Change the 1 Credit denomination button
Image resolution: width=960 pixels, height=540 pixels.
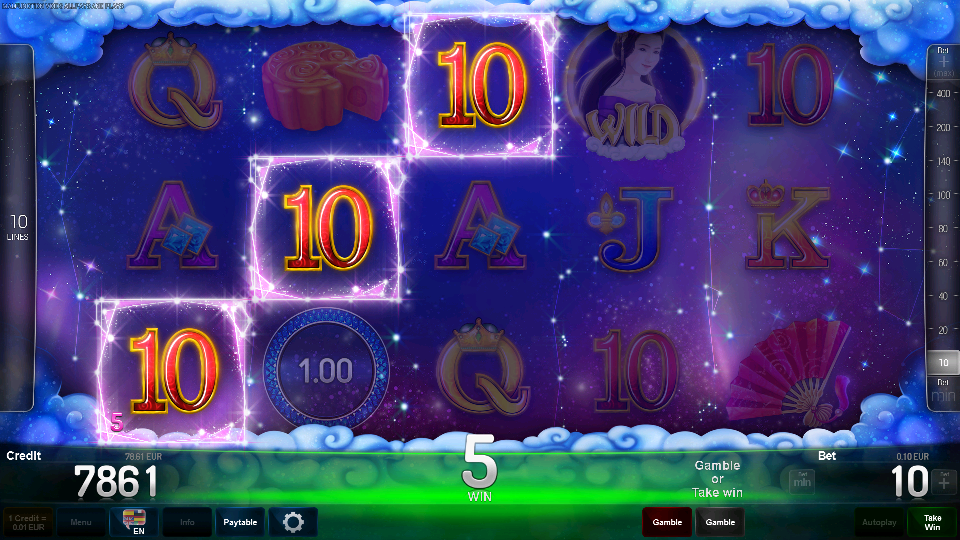[x=28, y=522]
